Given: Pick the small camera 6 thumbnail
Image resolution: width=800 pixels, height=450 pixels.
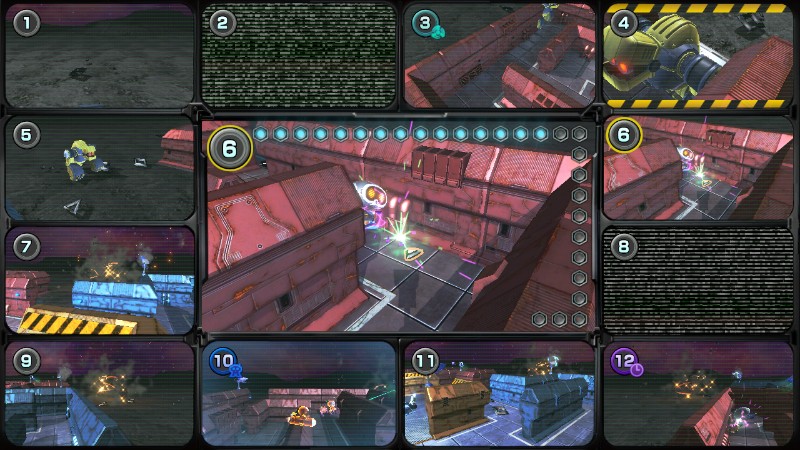Looking at the screenshot, I should (699, 169).
